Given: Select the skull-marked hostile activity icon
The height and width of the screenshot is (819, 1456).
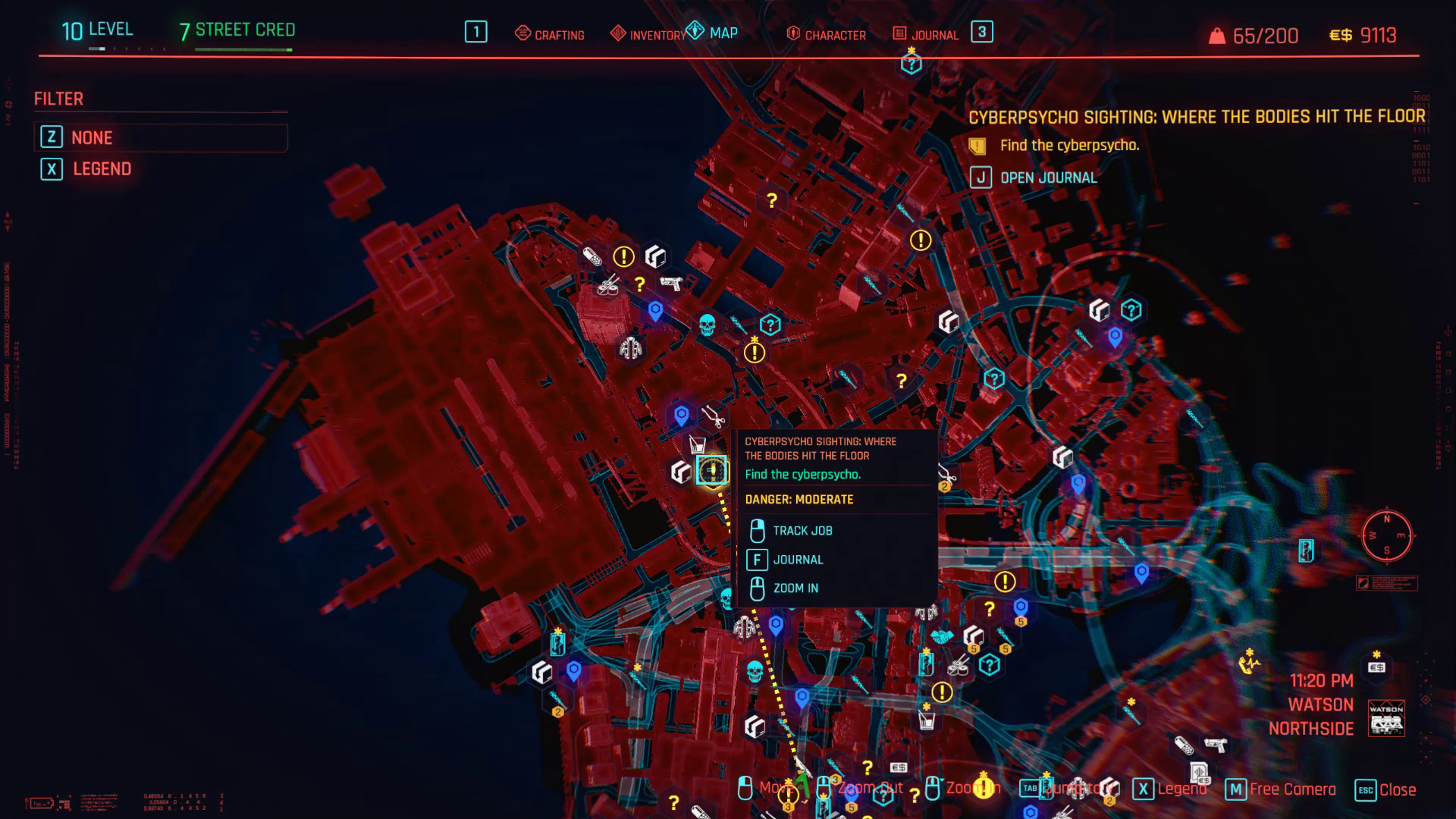Looking at the screenshot, I should 708,324.
